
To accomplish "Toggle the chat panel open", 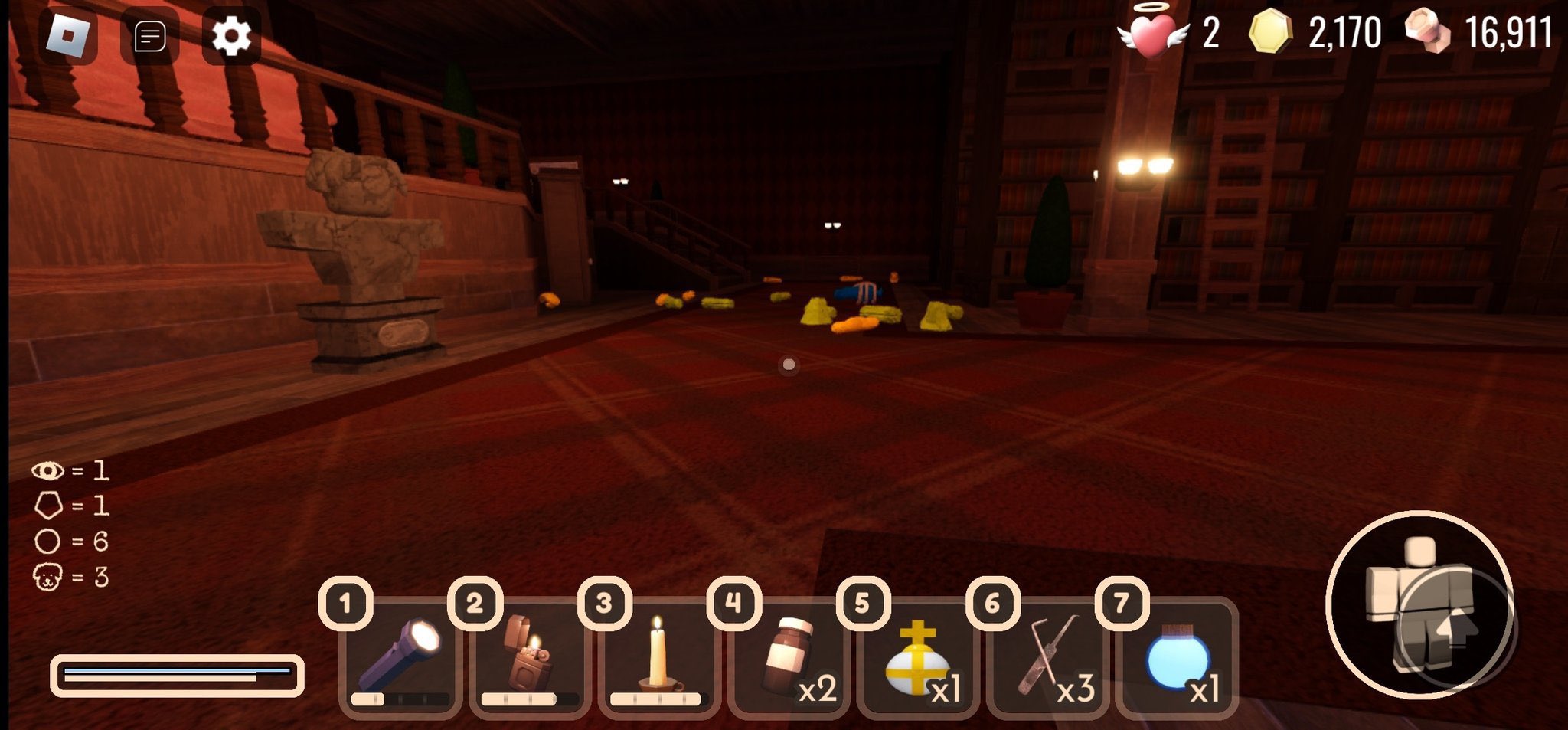I will point(150,34).
